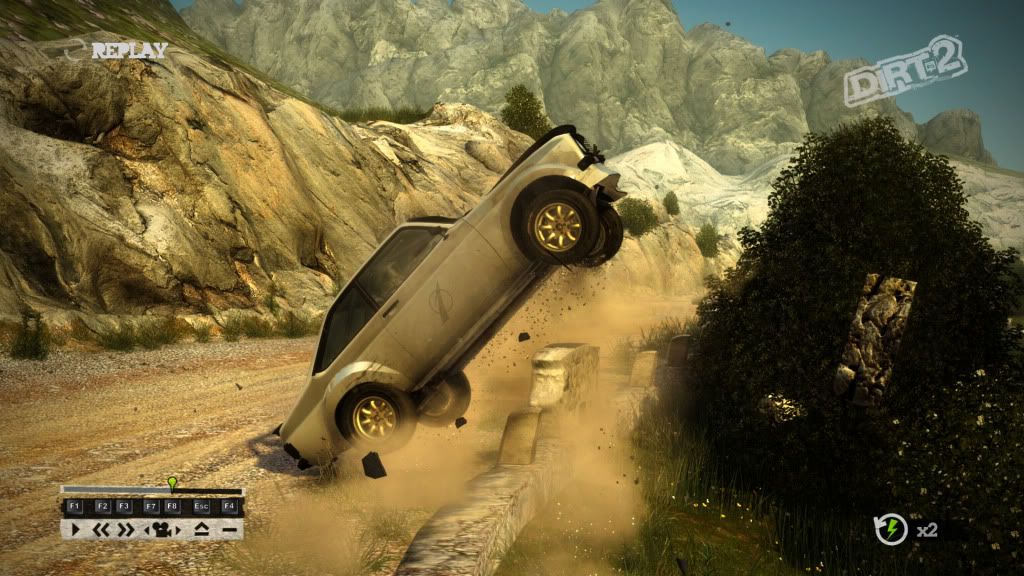Change the replay camera using the camera icon
This screenshot has width=1024, height=576.
160,529
